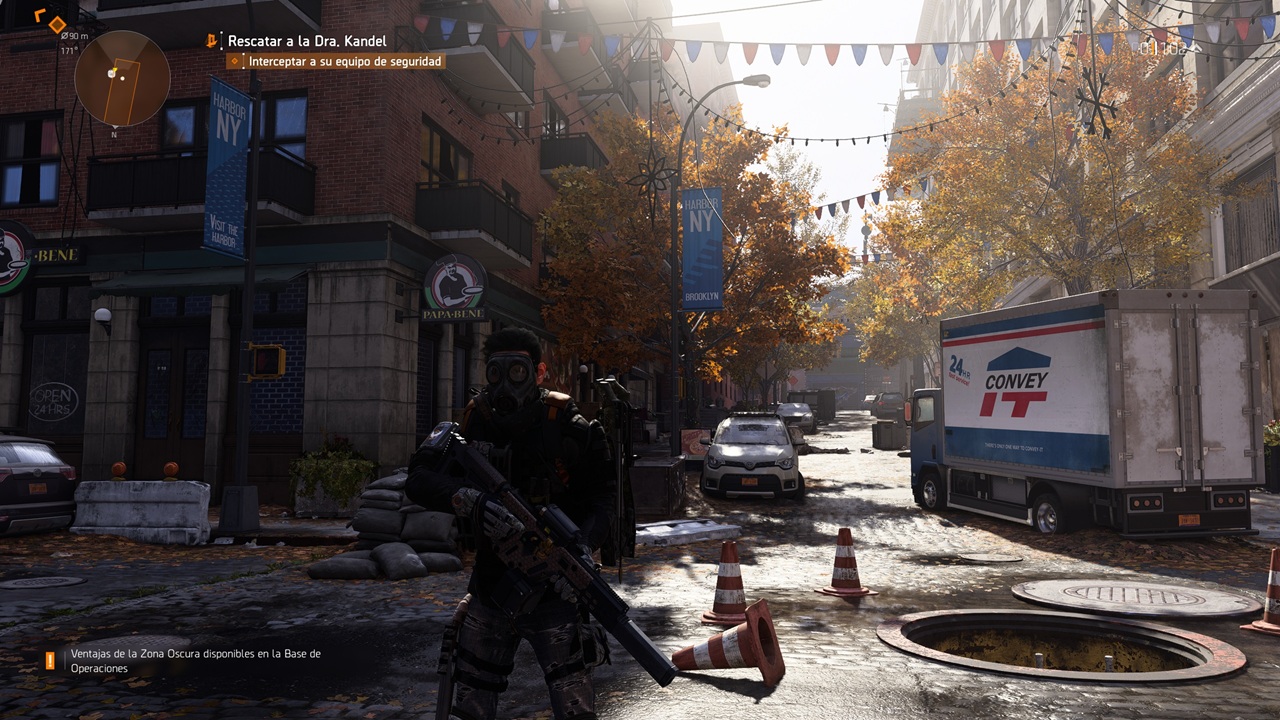
Task: Select the "Rescatar a la Dra. Kandel" mission tracker
Action: (x=306, y=41)
